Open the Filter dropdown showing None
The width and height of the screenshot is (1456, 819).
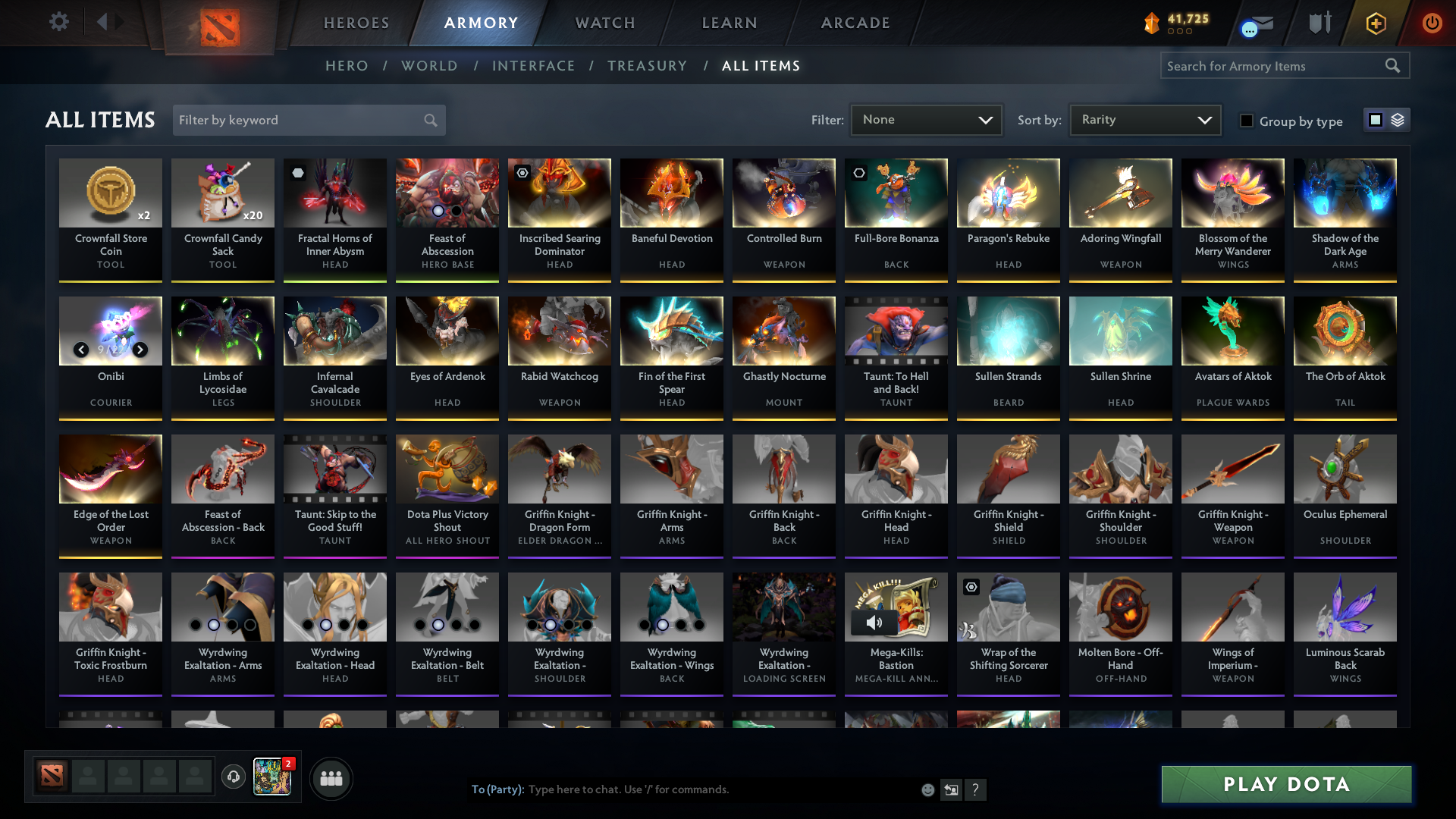coord(925,119)
